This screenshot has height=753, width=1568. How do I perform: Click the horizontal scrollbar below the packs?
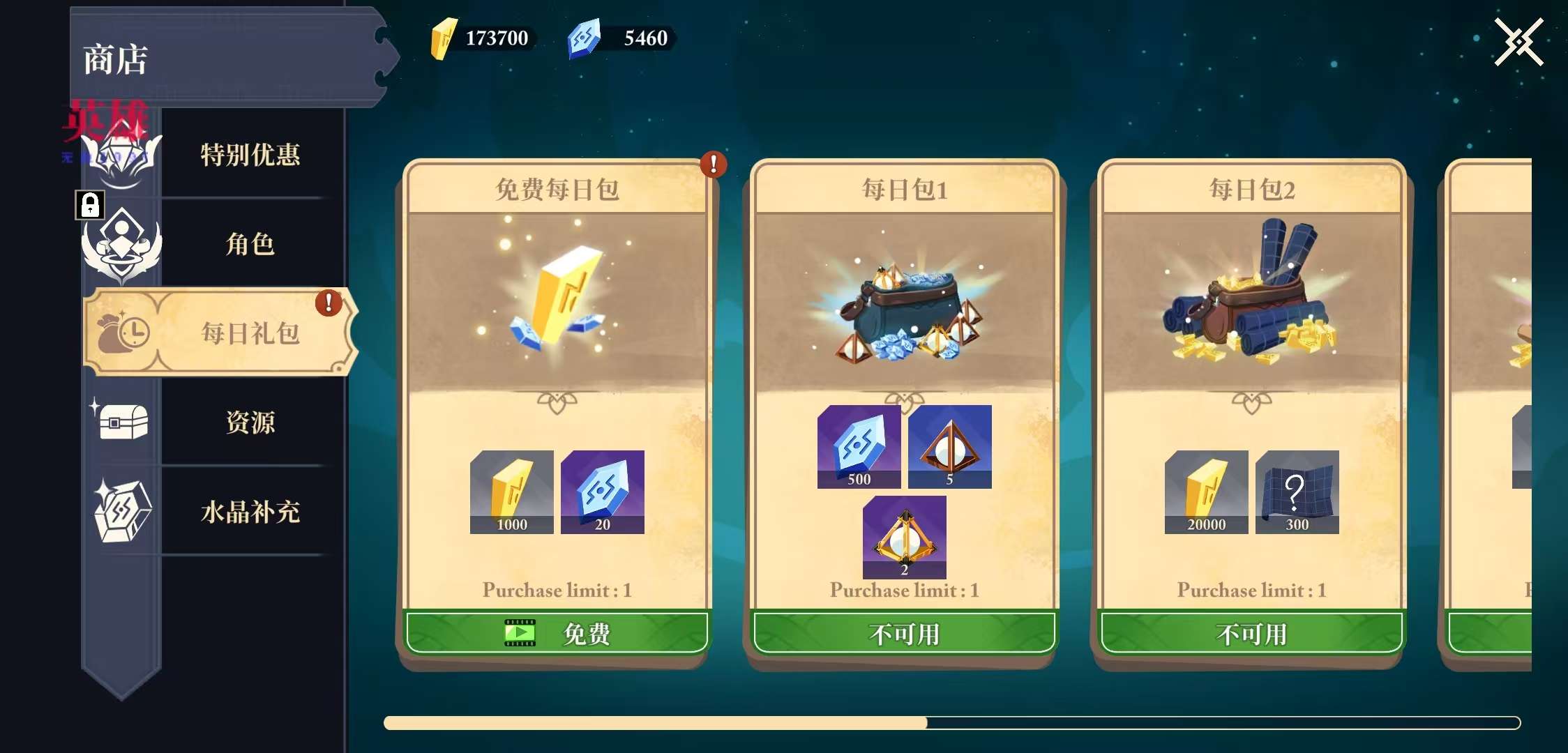pos(951,723)
